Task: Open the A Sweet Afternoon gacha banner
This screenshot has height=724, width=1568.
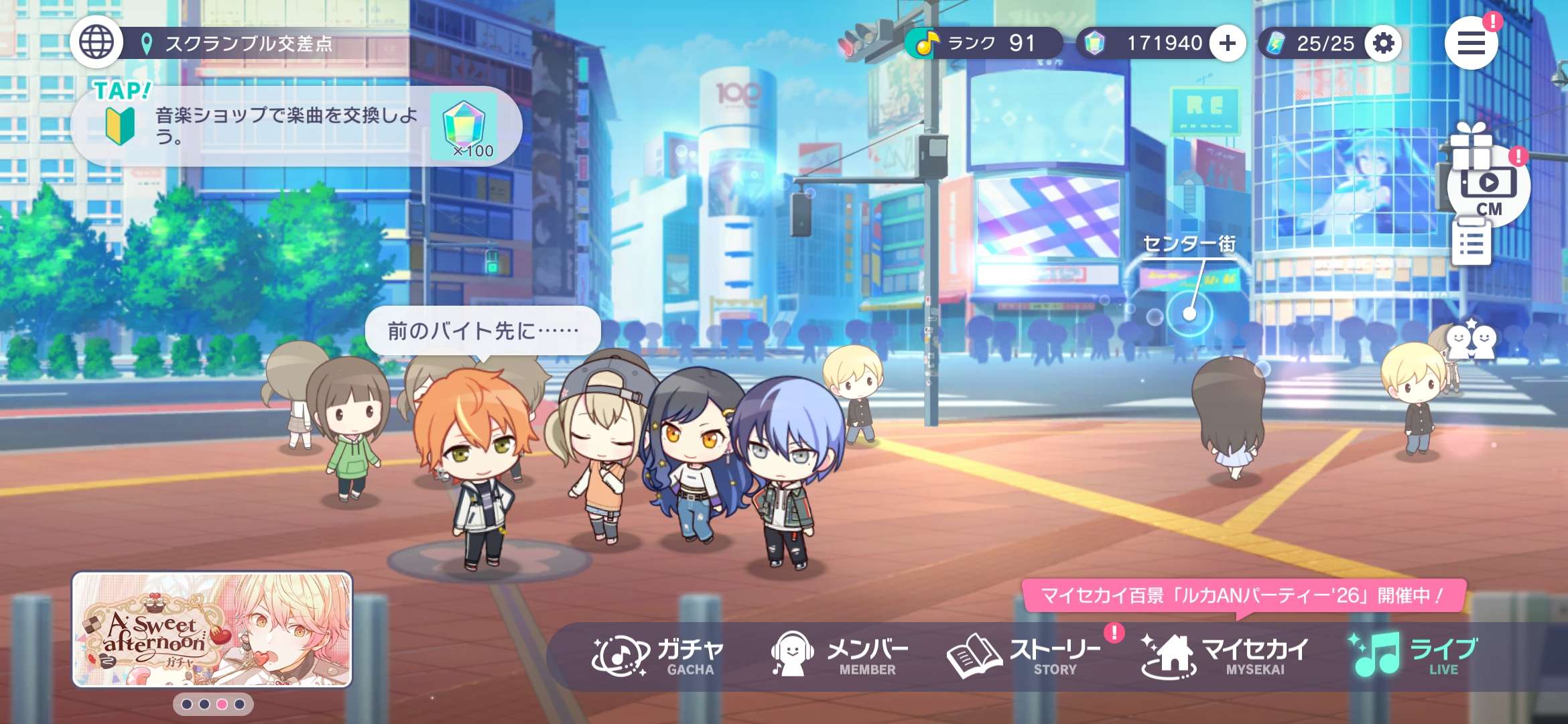Action: click(212, 629)
